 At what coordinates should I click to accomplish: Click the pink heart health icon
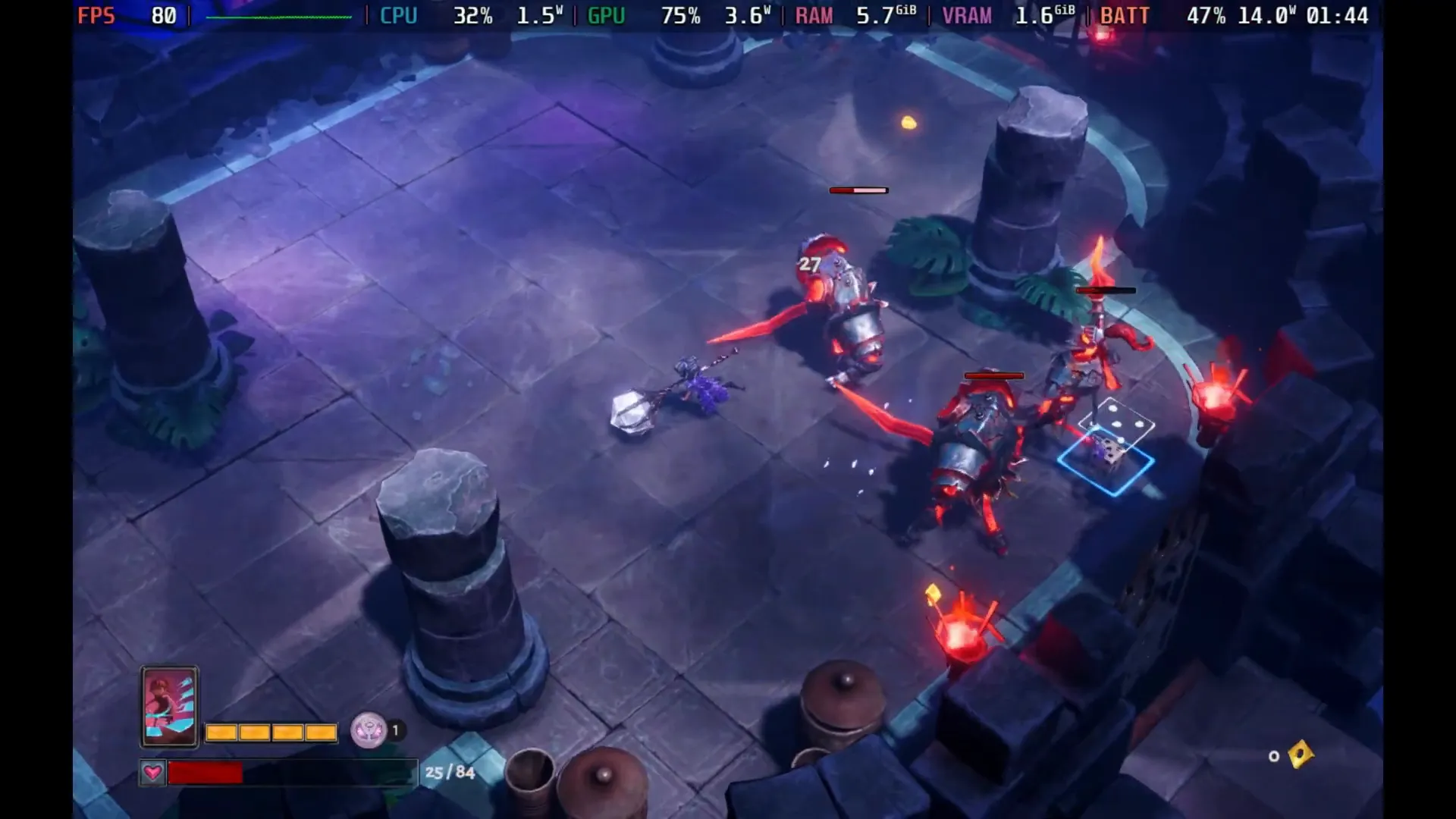152,773
